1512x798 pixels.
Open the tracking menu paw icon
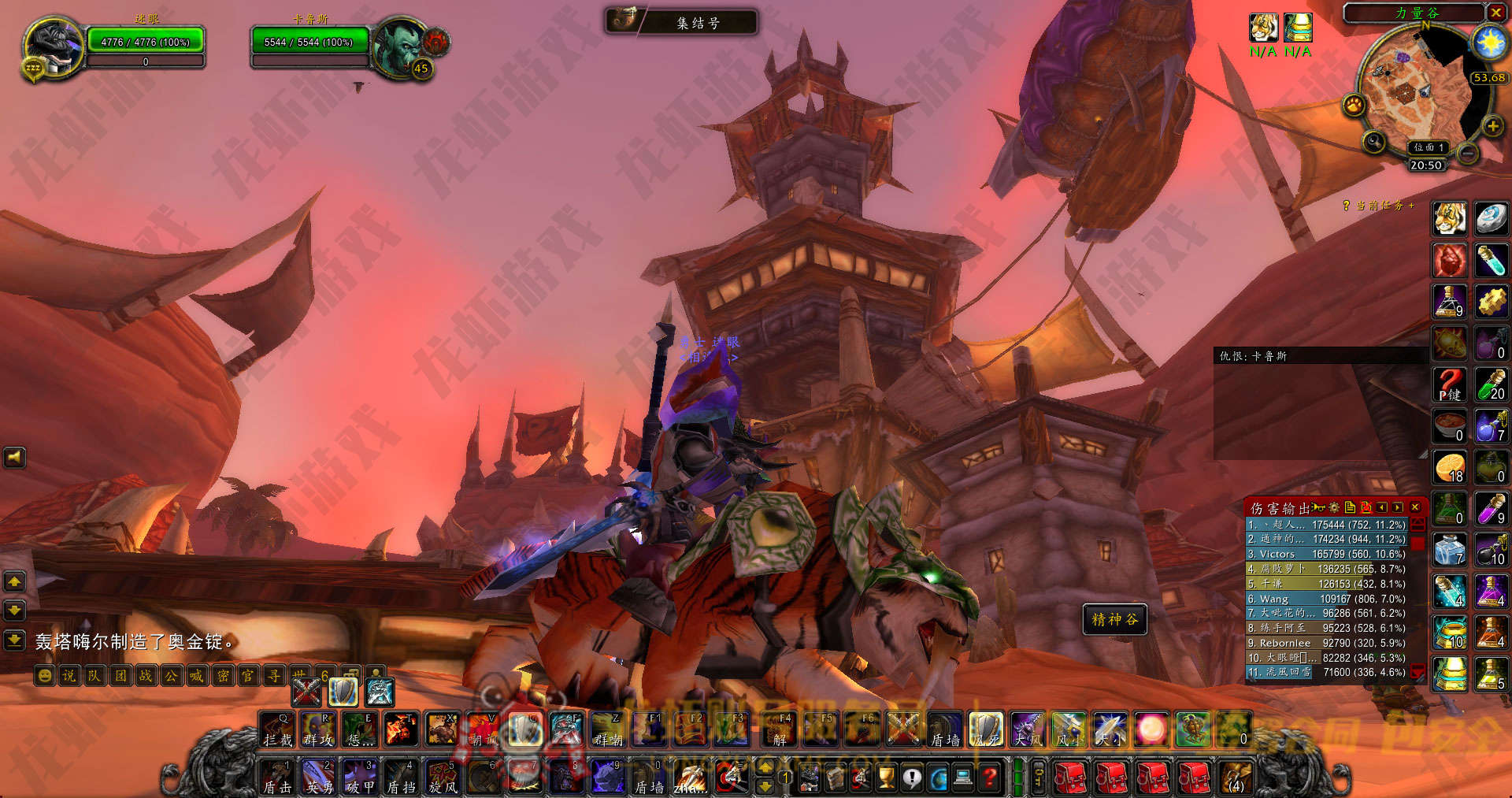(x=1354, y=105)
